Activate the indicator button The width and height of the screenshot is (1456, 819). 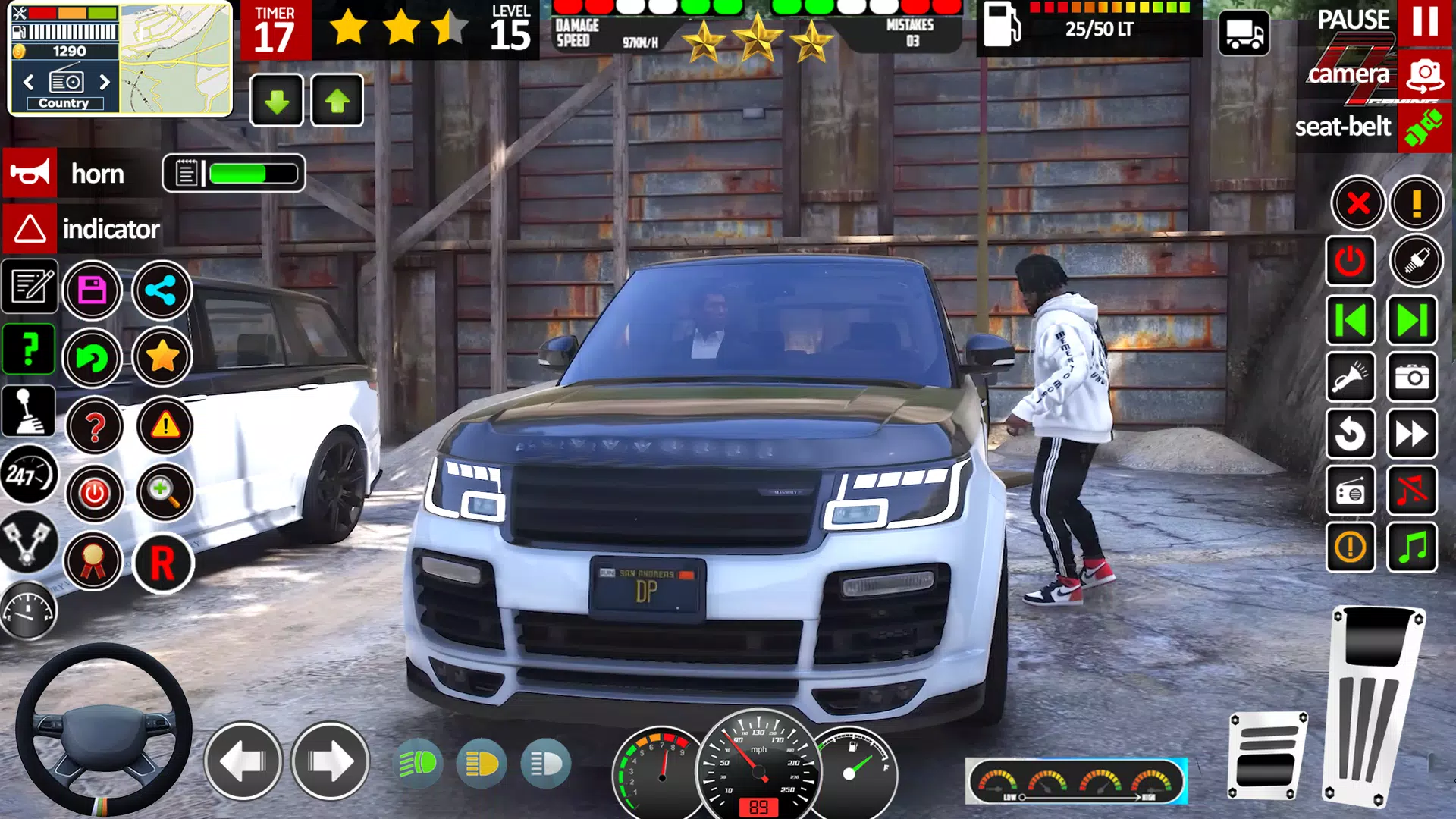point(111,230)
